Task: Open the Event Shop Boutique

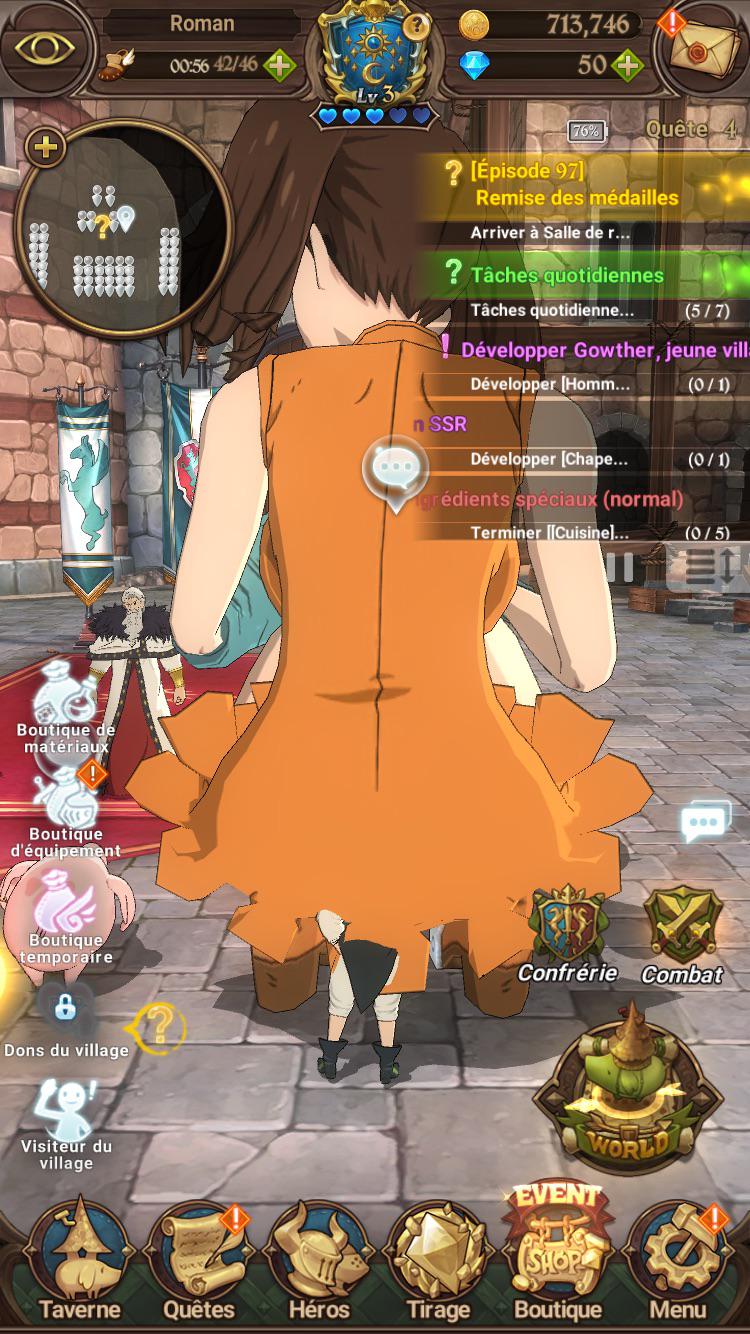Action: coord(557,1255)
